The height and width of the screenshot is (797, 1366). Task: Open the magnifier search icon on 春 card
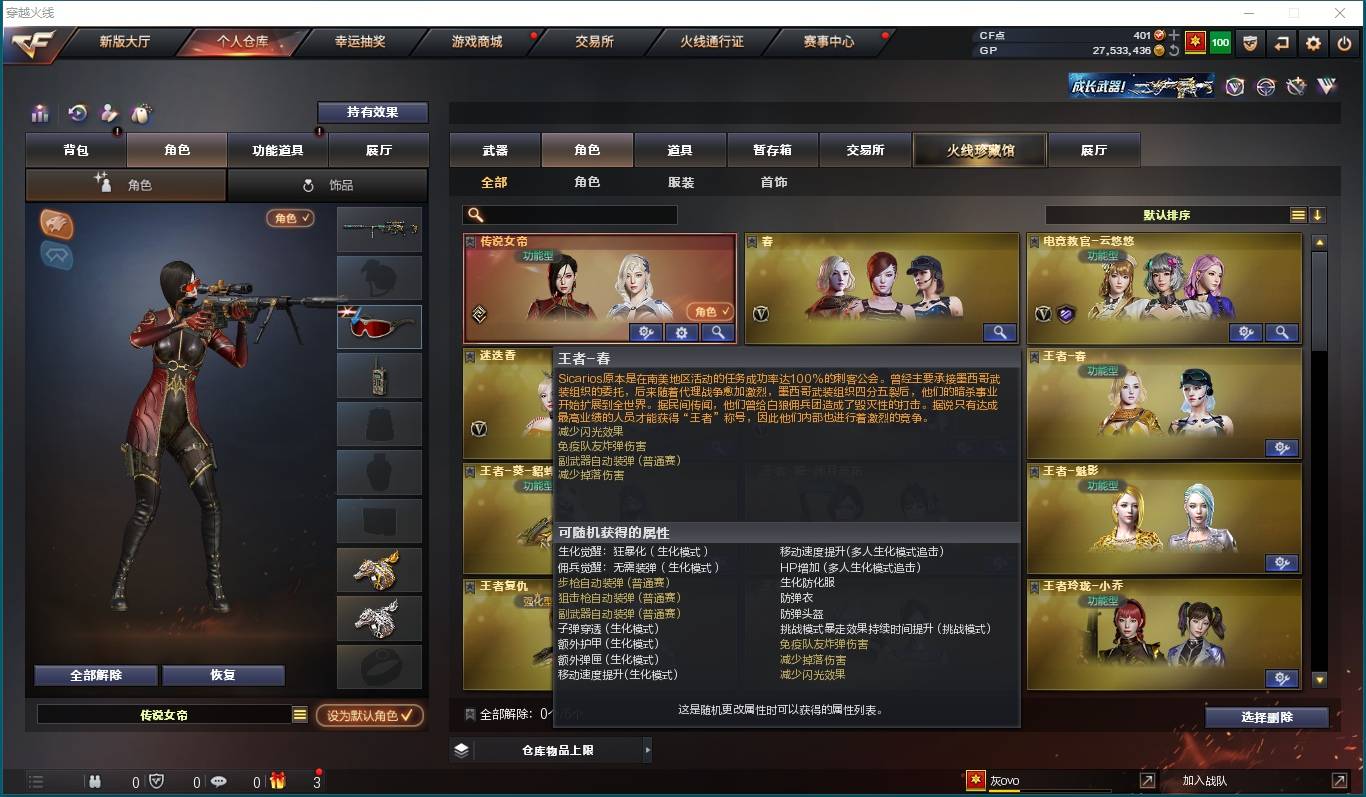[999, 332]
